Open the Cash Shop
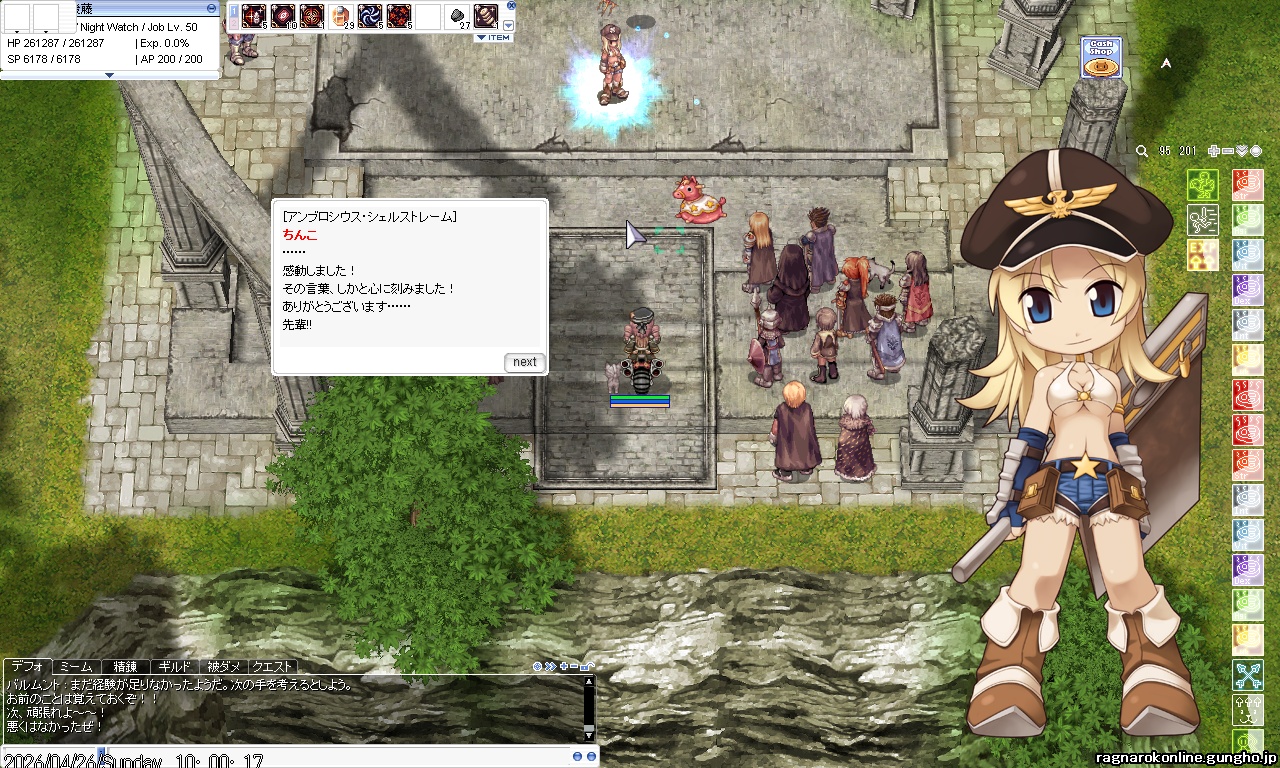1280x768 pixels. pyautogui.click(x=1100, y=58)
